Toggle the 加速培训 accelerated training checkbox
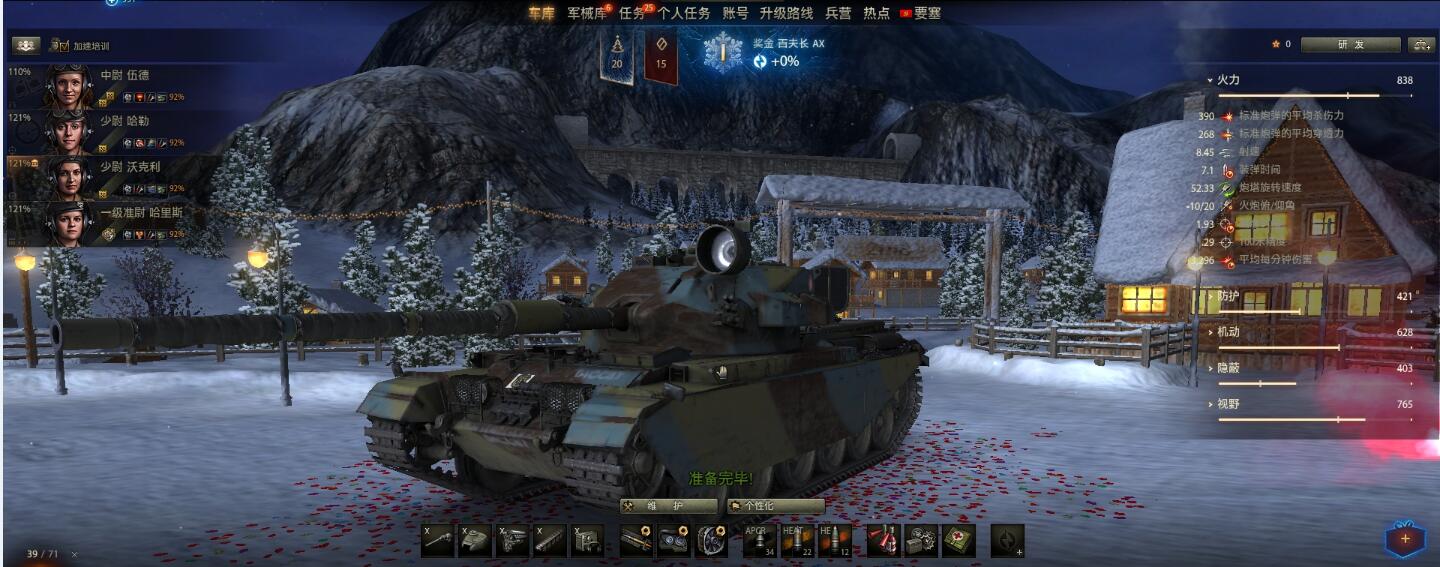The image size is (1440, 567). click(60, 46)
